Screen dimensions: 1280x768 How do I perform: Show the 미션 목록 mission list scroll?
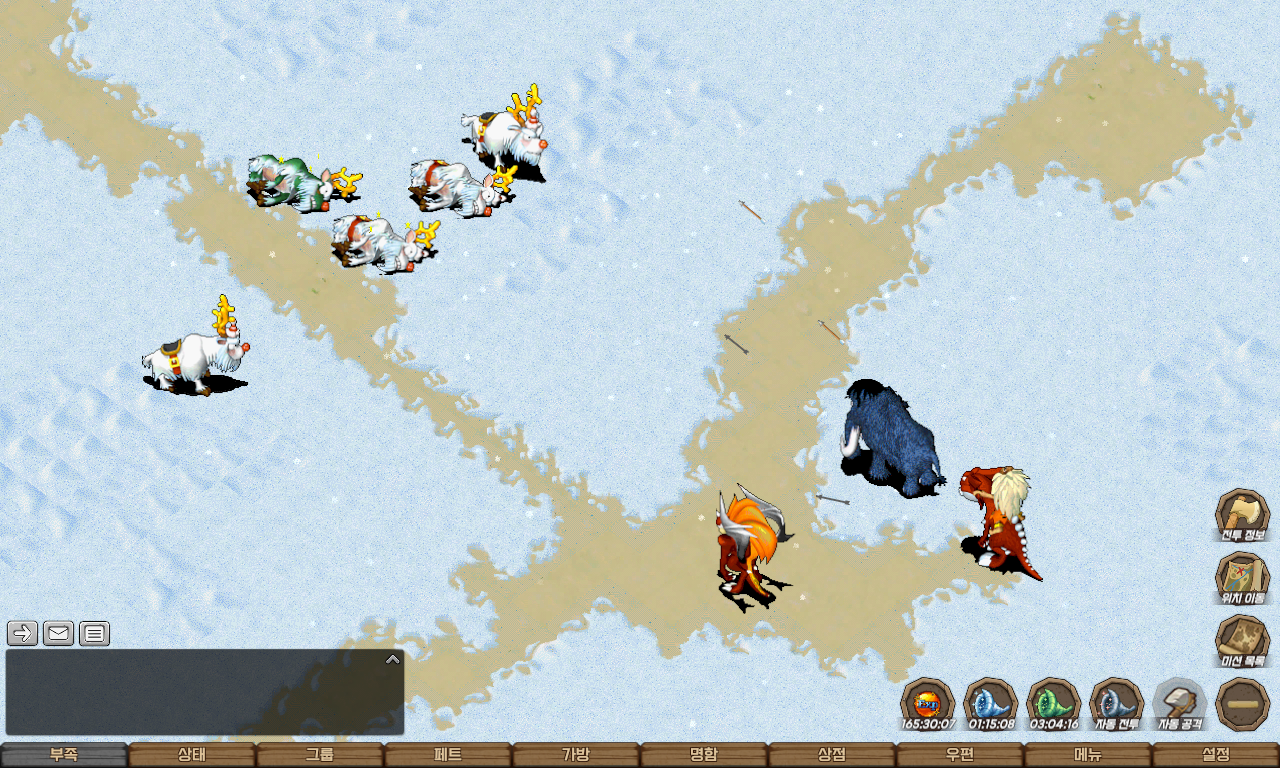coord(1242,641)
